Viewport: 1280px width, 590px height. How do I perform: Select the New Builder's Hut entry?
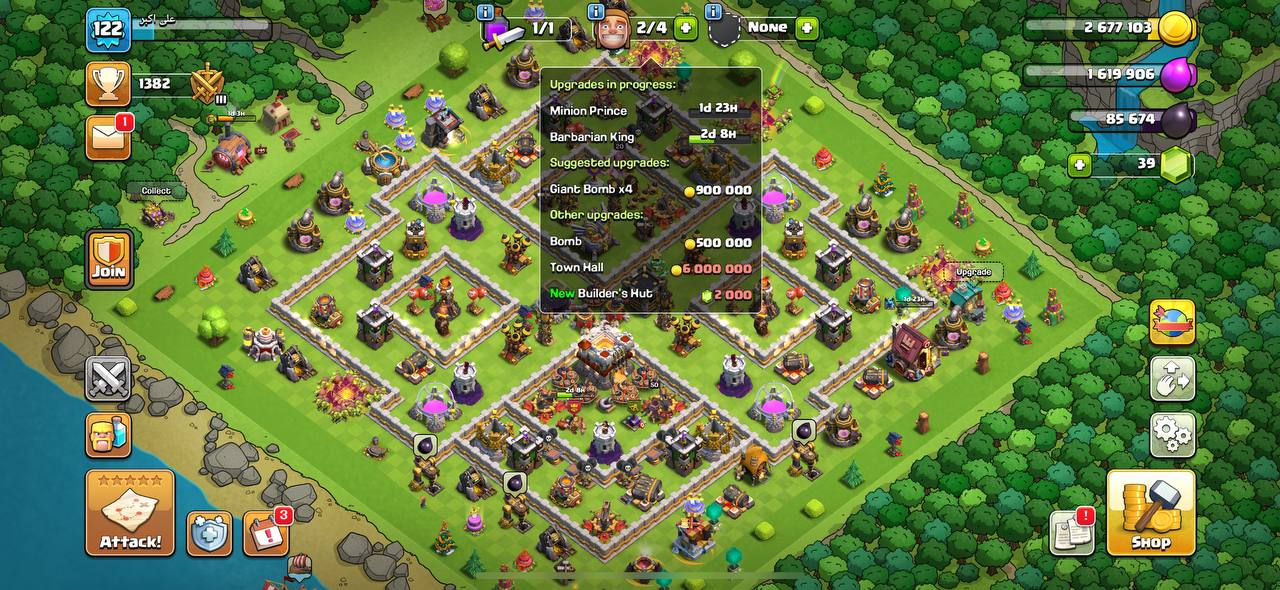[x=650, y=294]
